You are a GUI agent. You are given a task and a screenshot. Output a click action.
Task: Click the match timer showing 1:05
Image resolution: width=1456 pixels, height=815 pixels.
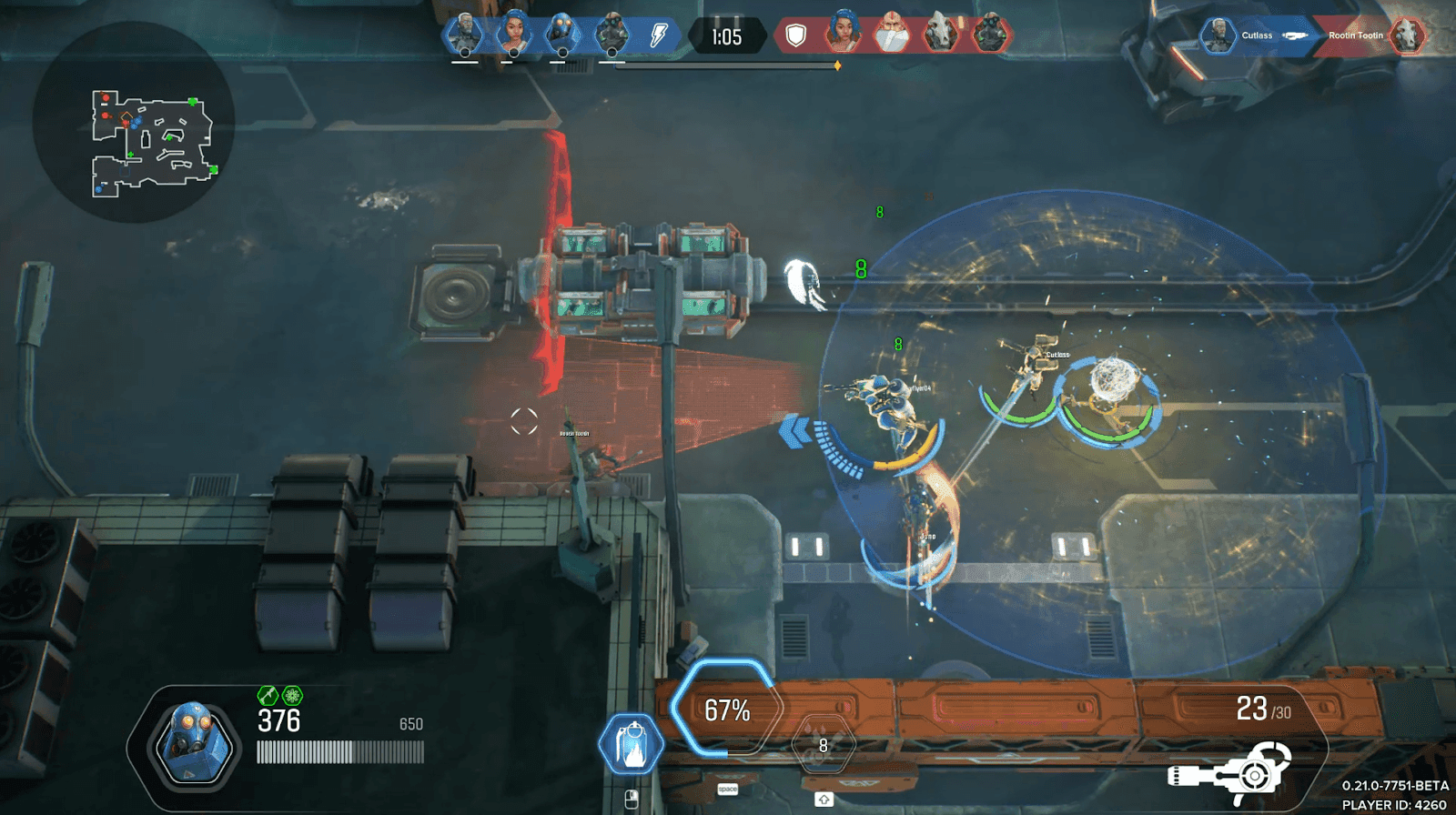[726, 37]
